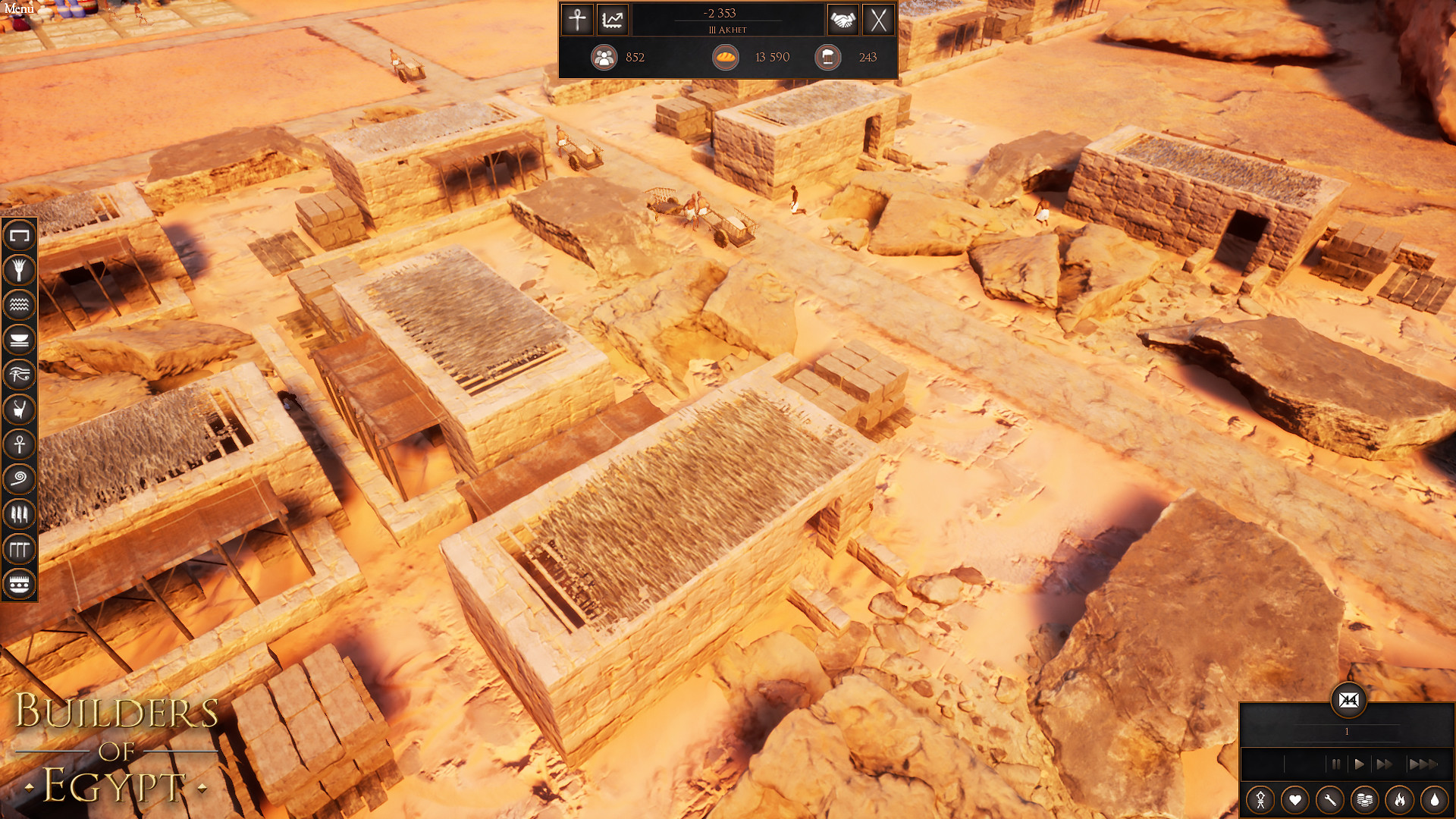Image resolution: width=1456 pixels, height=819 pixels.
Task: Click the population counter showing 852
Action: click(604, 57)
